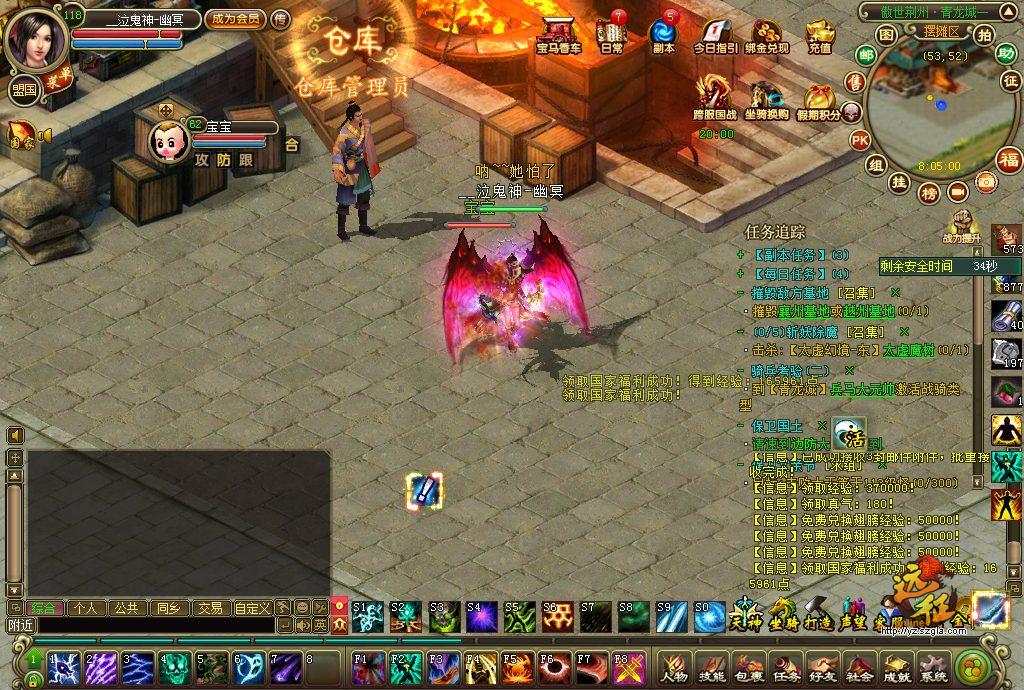Open the 坐骑 mount button
Image resolution: width=1024 pixels, height=690 pixels.
tap(782, 610)
